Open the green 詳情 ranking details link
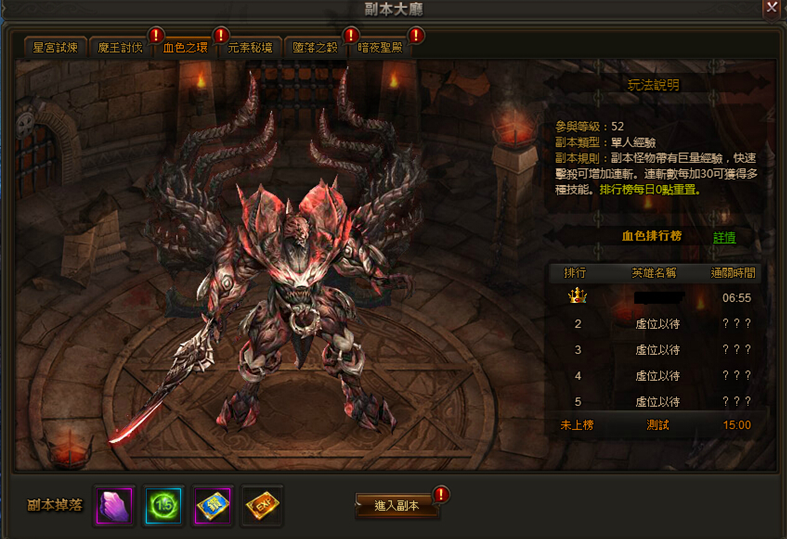This screenshot has width=787, height=539. click(x=725, y=238)
